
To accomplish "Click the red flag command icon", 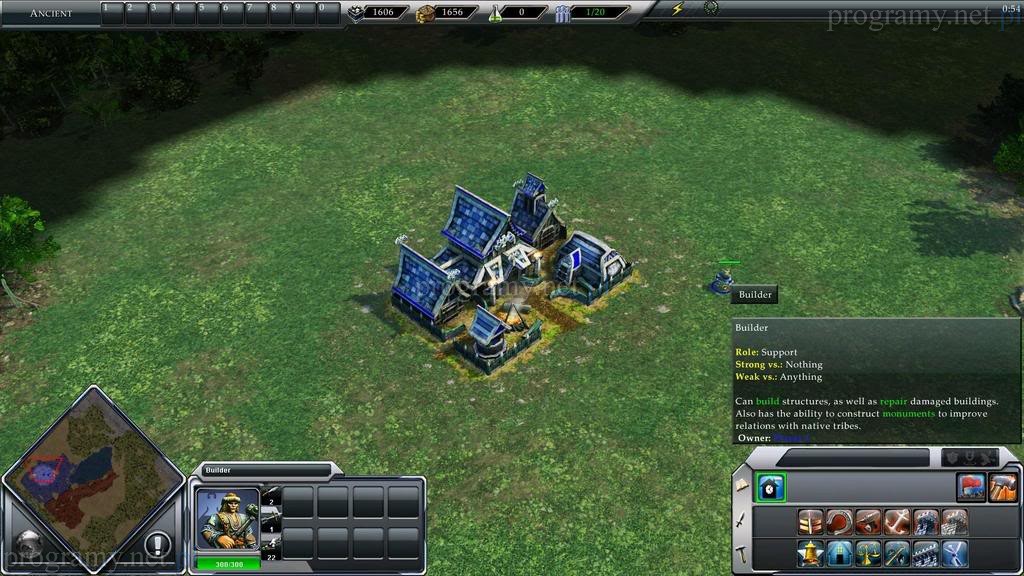I will tap(972, 487).
